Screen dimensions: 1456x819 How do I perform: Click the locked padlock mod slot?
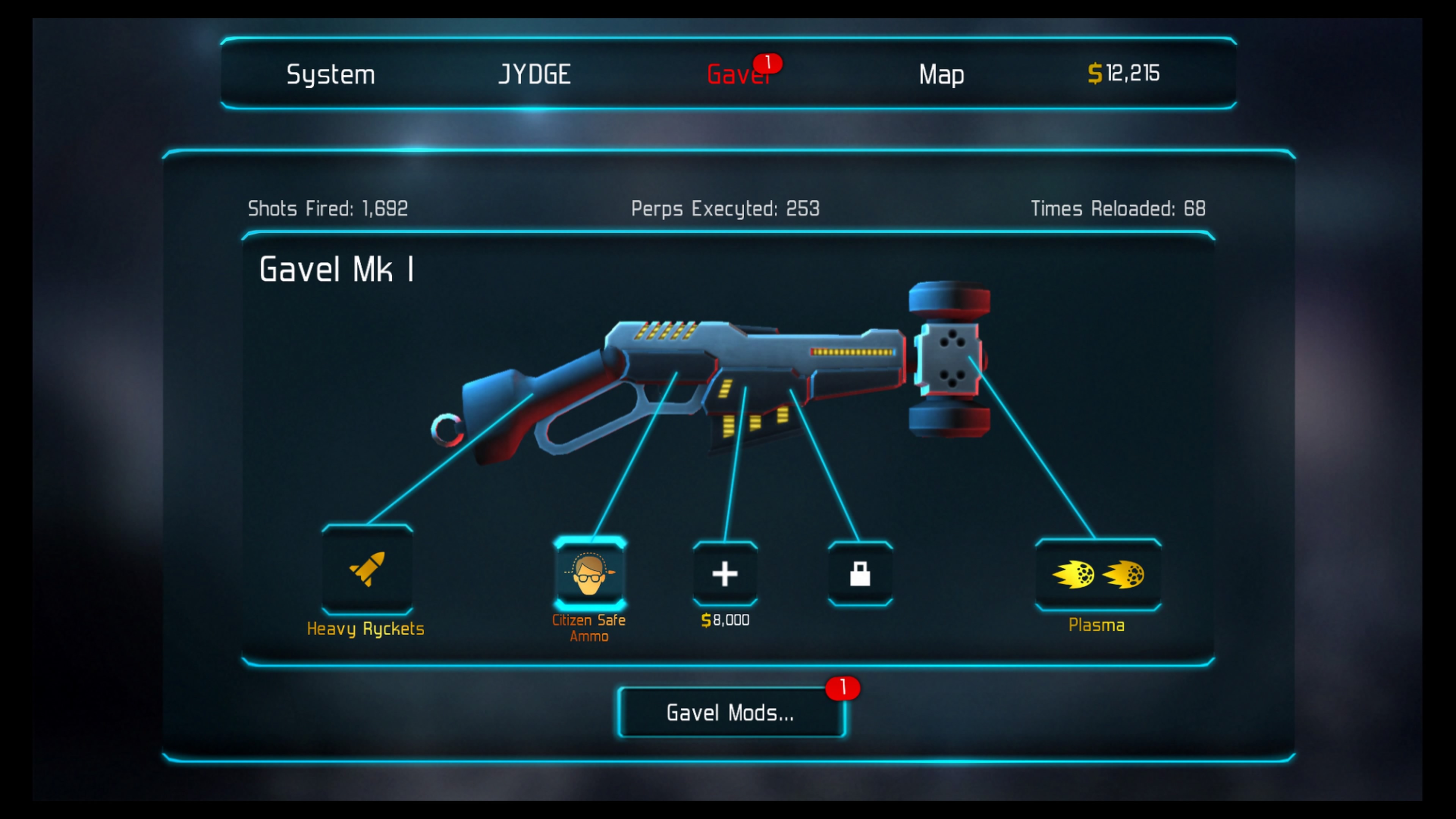[860, 574]
